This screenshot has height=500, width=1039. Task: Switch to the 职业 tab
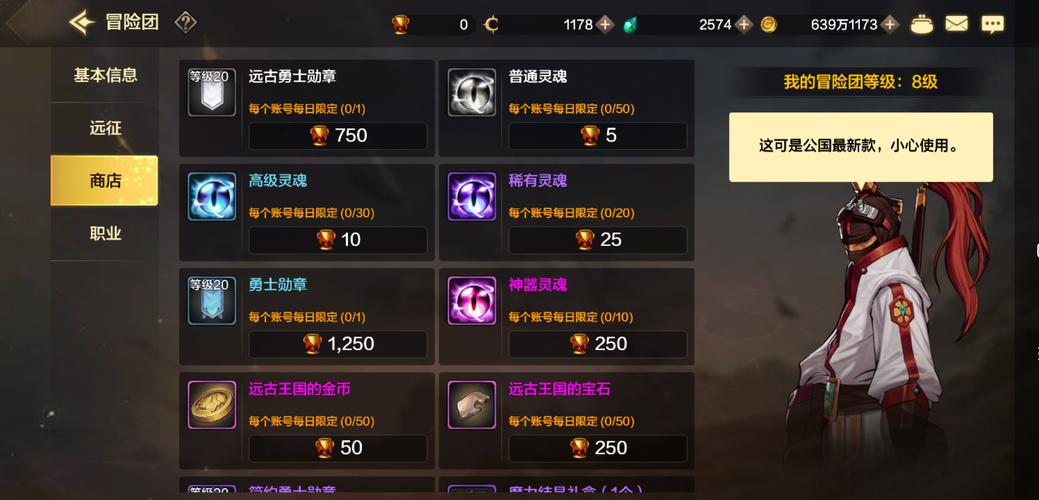(105, 234)
